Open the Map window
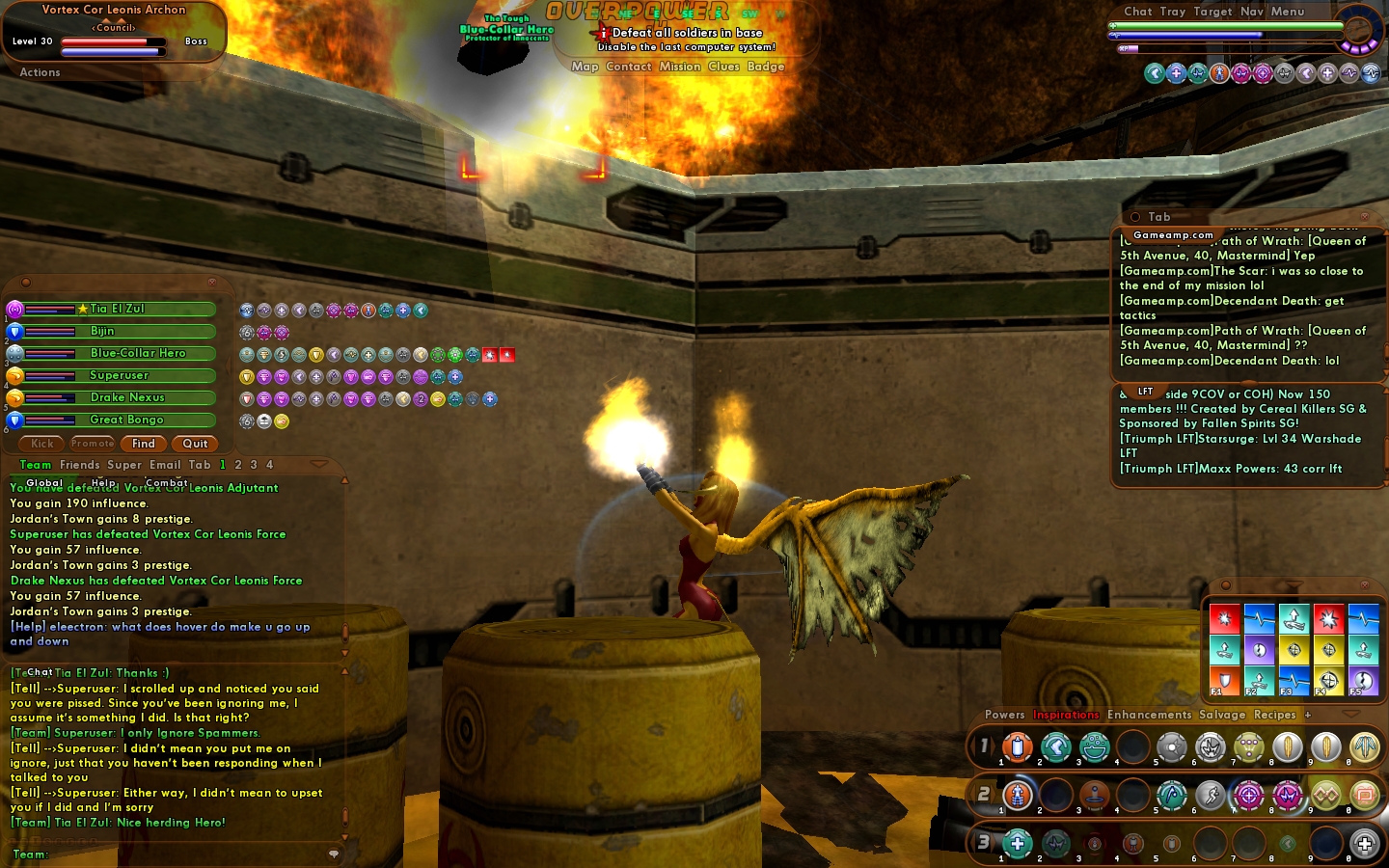1389x868 pixels. (x=585, y=67)
